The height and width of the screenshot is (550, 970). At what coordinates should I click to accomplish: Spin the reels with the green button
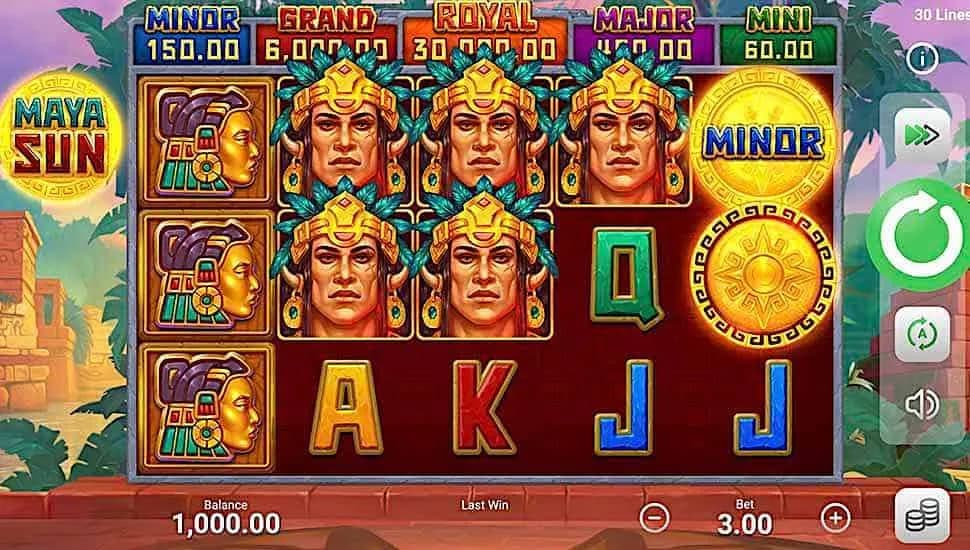[922, 232]
